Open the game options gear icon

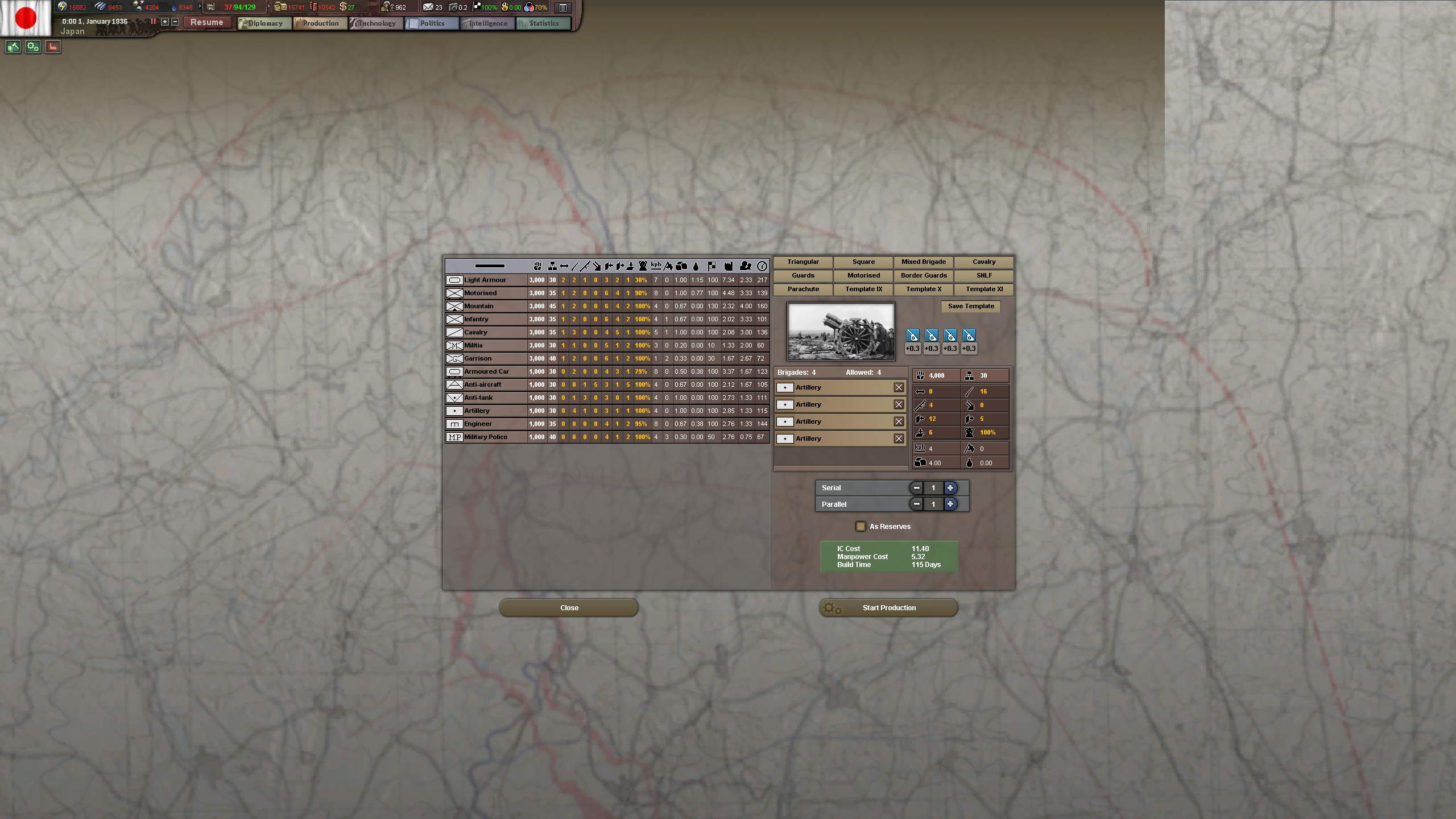[x=32, y=47]
